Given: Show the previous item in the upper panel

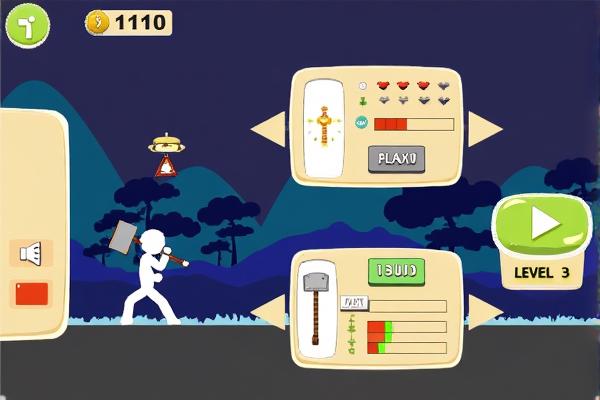Looking at the screenshot, I should [x=267, y=127].
